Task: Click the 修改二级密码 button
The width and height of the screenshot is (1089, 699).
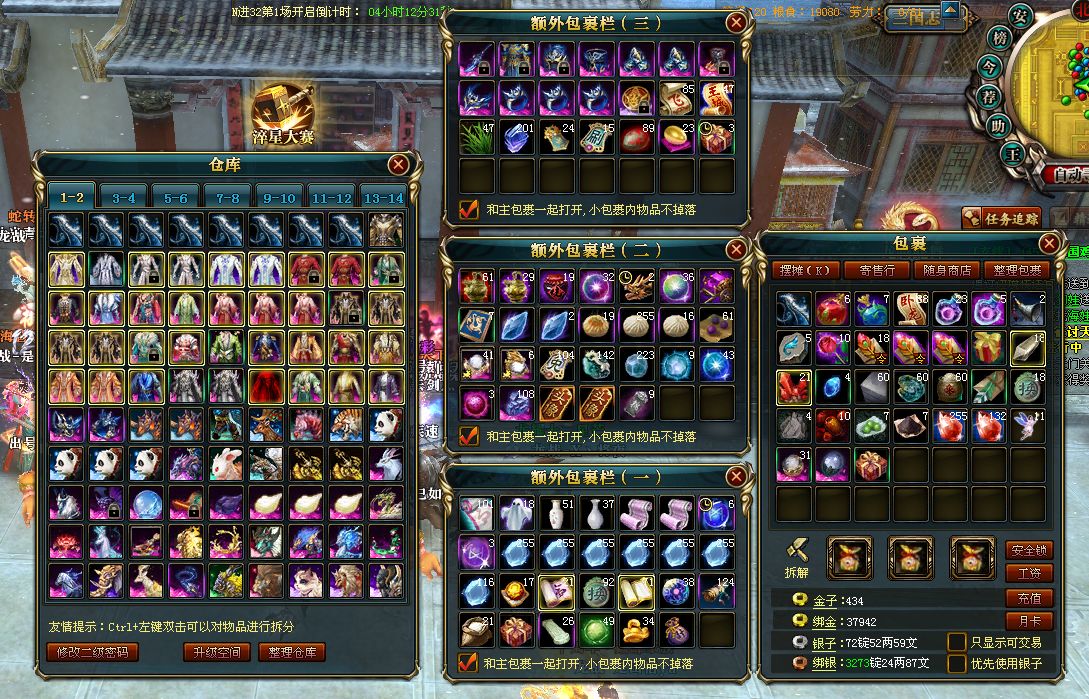Action: (x=92, y=652)
